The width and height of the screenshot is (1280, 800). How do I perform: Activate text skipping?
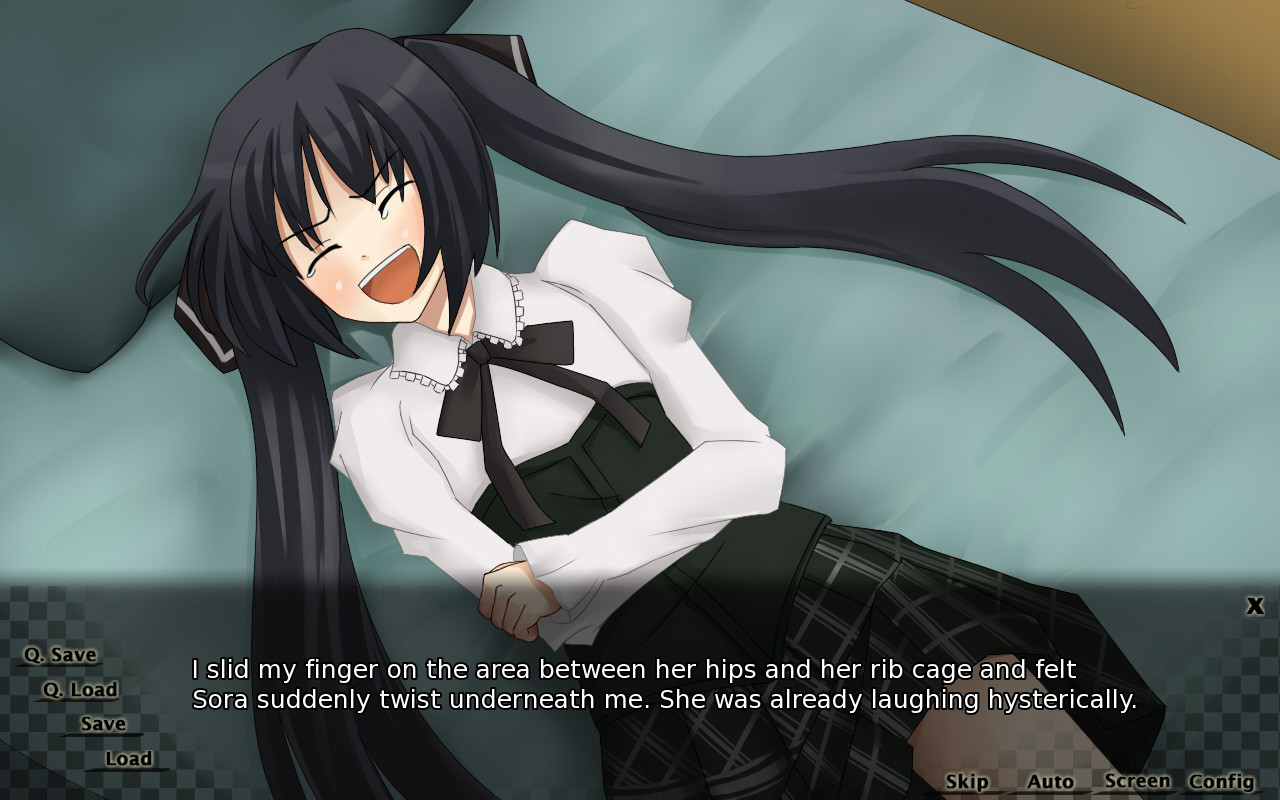[x=965, y=781]
